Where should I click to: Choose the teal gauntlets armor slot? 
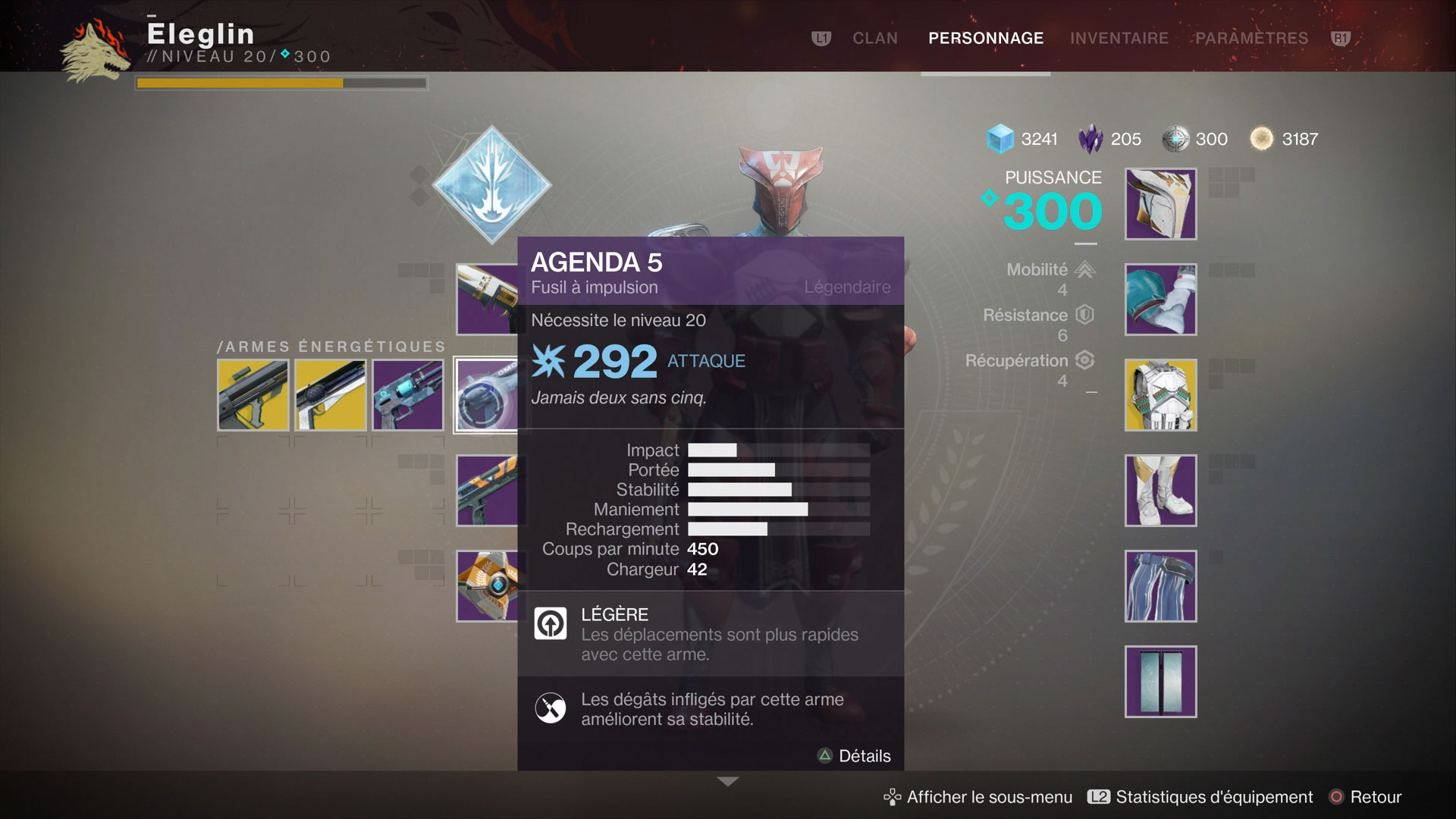1160,300
